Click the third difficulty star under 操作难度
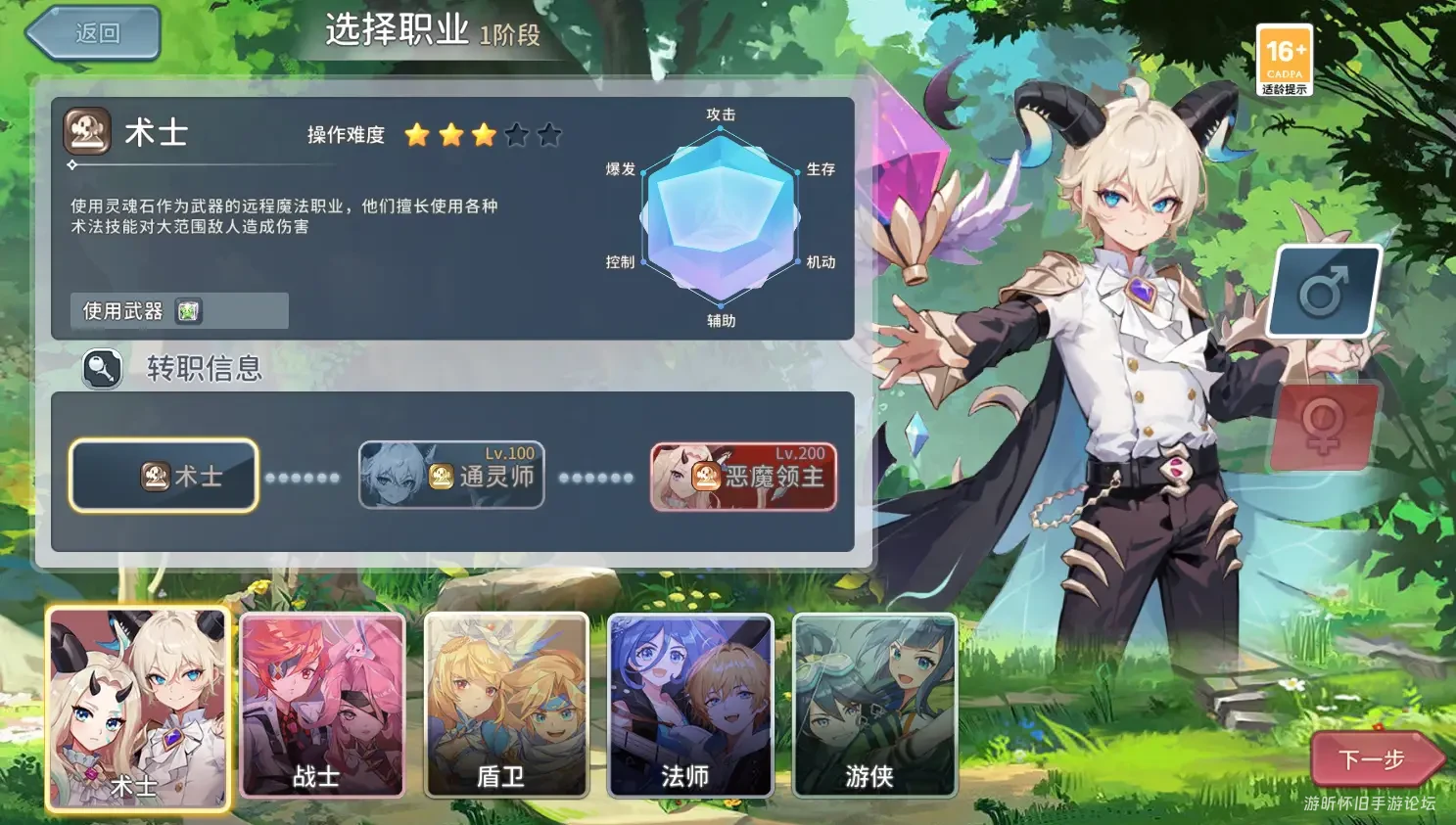 click(482, 135)
